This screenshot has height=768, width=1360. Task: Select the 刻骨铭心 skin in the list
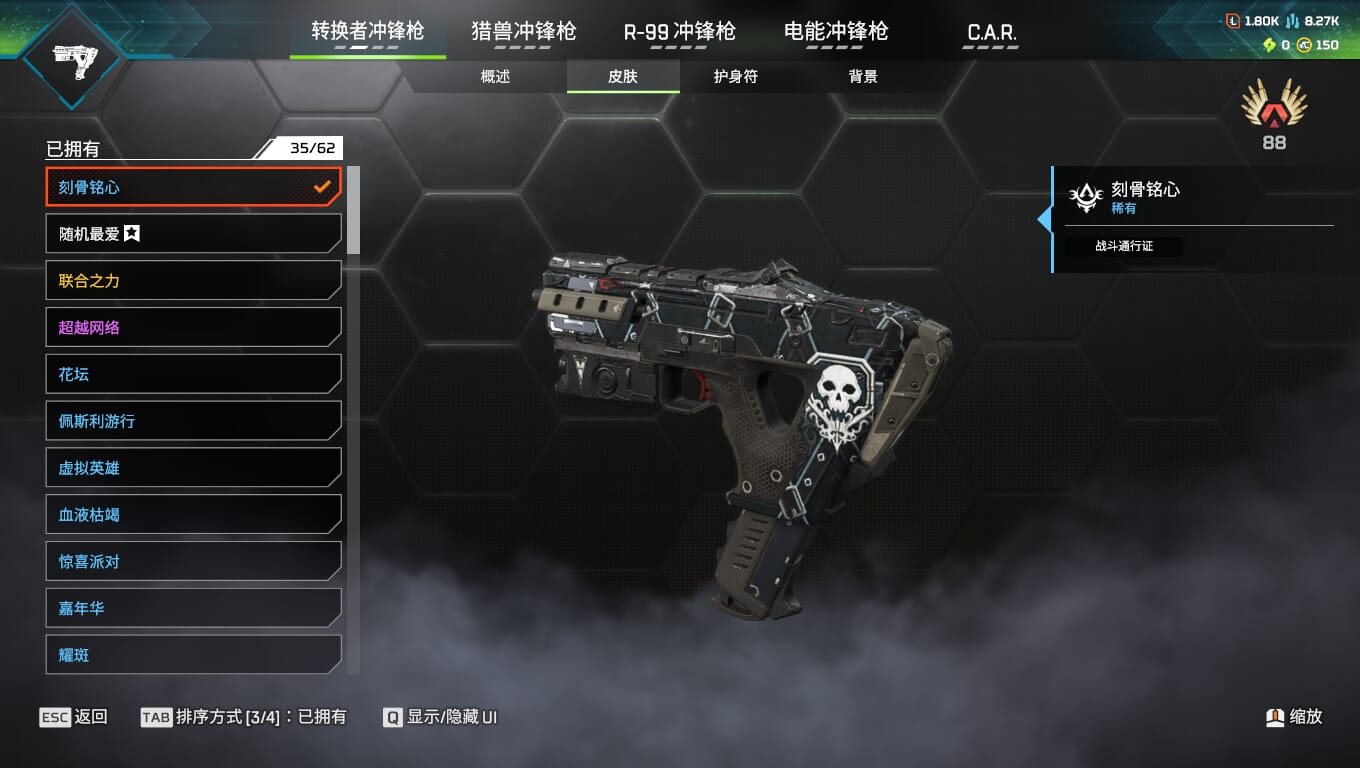[x=193, y=187]
